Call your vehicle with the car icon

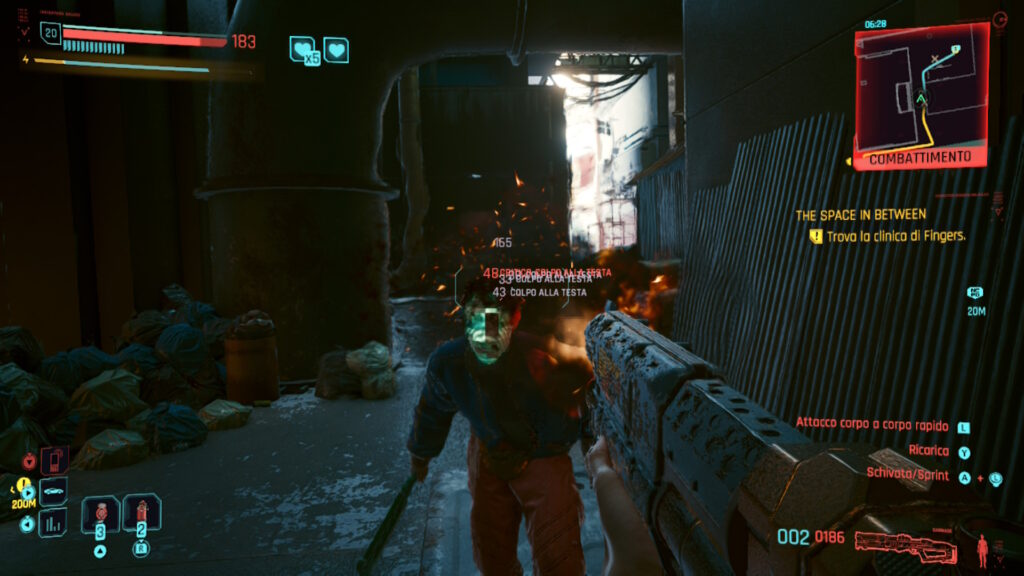click(53, 492)
